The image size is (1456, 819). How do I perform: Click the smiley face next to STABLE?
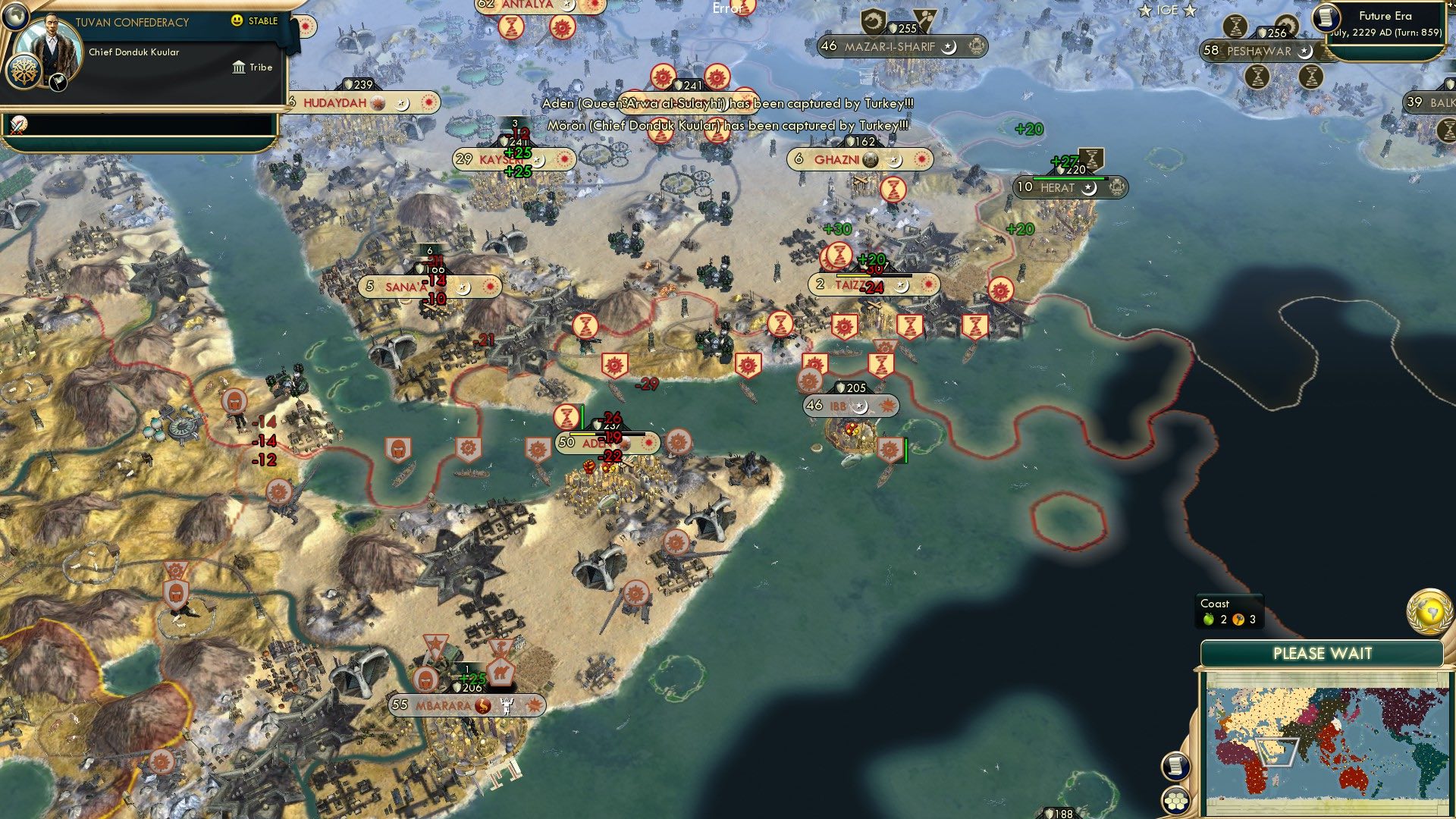[236, 20]
